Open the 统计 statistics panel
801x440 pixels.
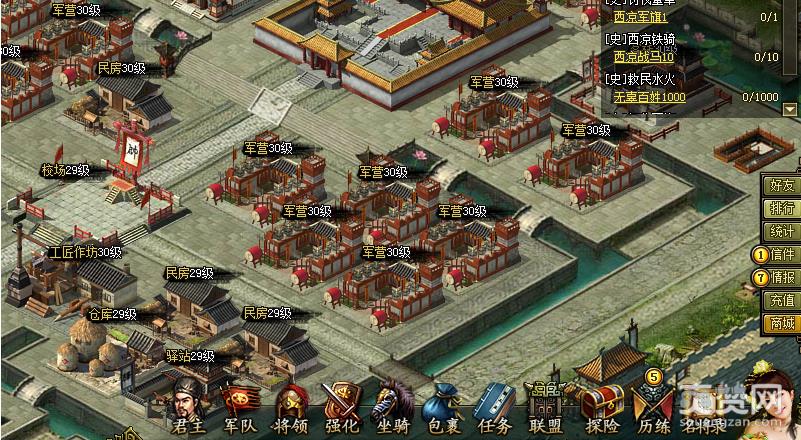click(x=782, y=232)
